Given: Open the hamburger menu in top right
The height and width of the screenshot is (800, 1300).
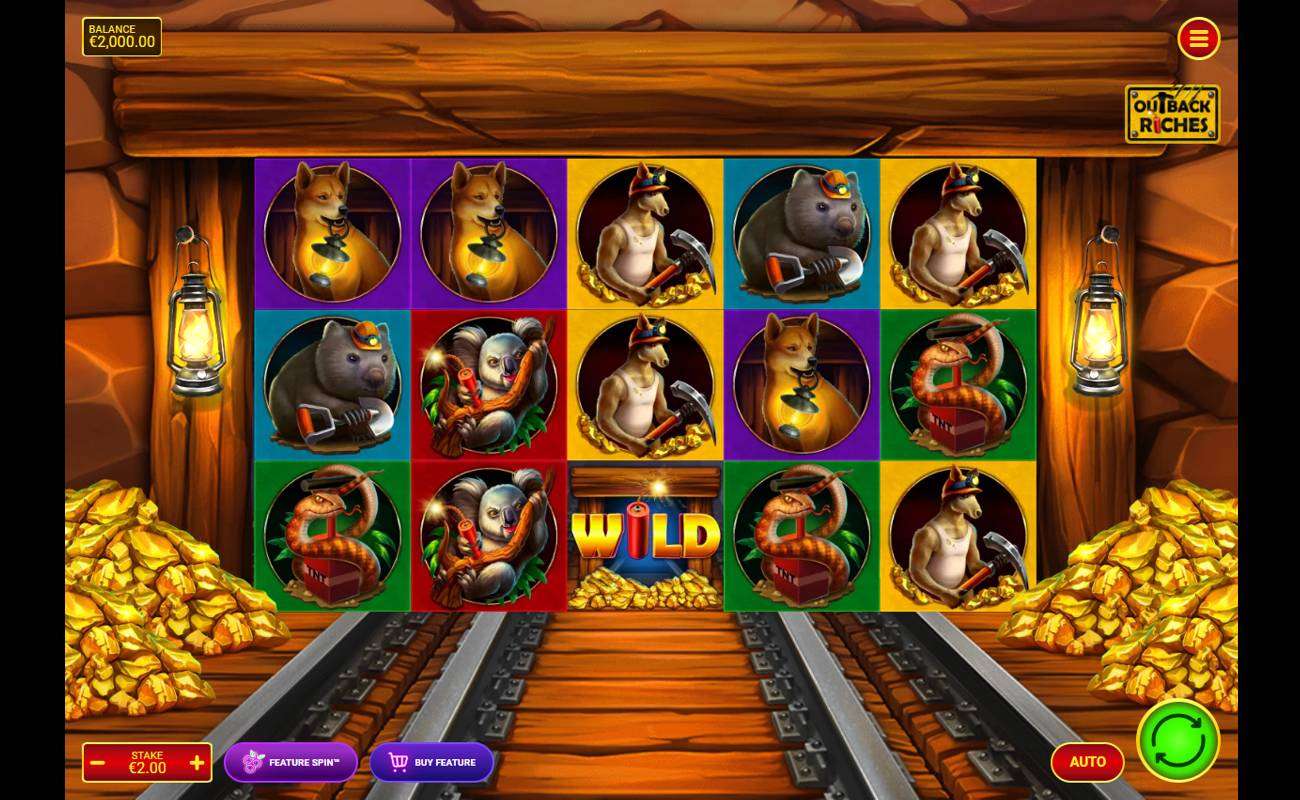Looking at the screenshot, I should click(x=1198, y=39).
